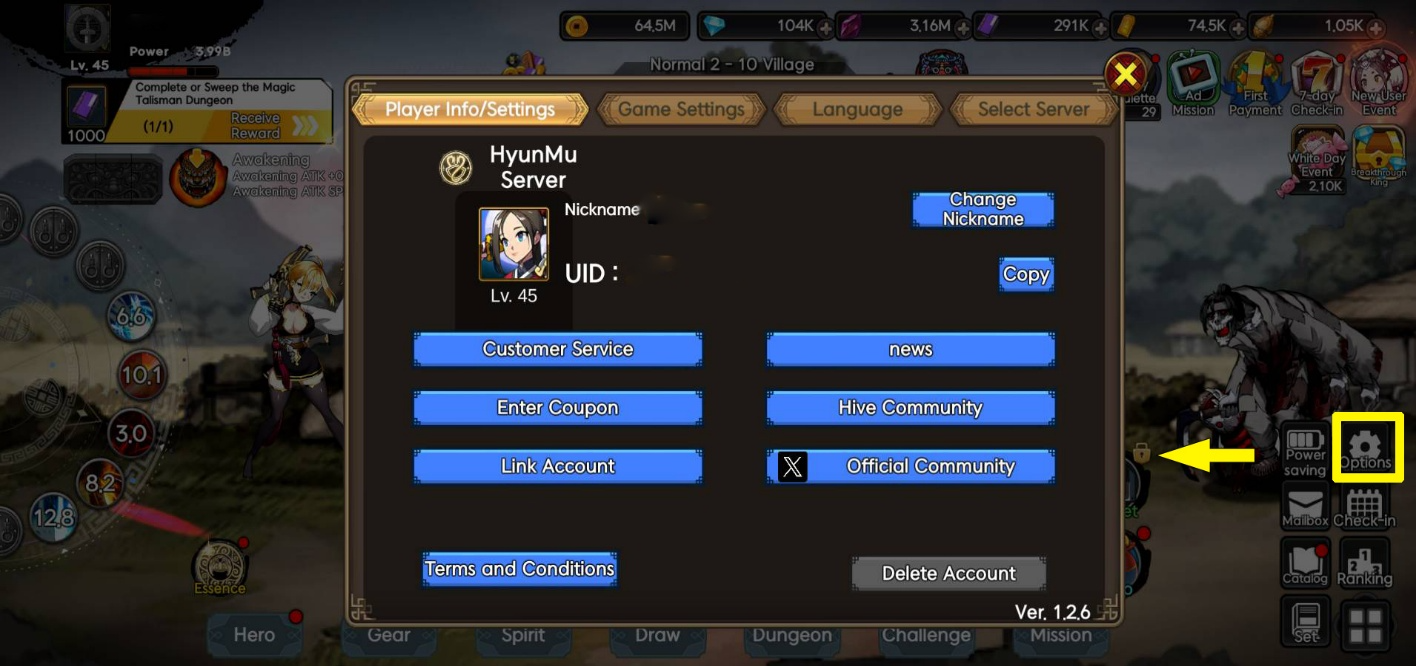This screenshot has width=1416, height=666.
Task: Open the Language tab
Action: click(857, 109)
